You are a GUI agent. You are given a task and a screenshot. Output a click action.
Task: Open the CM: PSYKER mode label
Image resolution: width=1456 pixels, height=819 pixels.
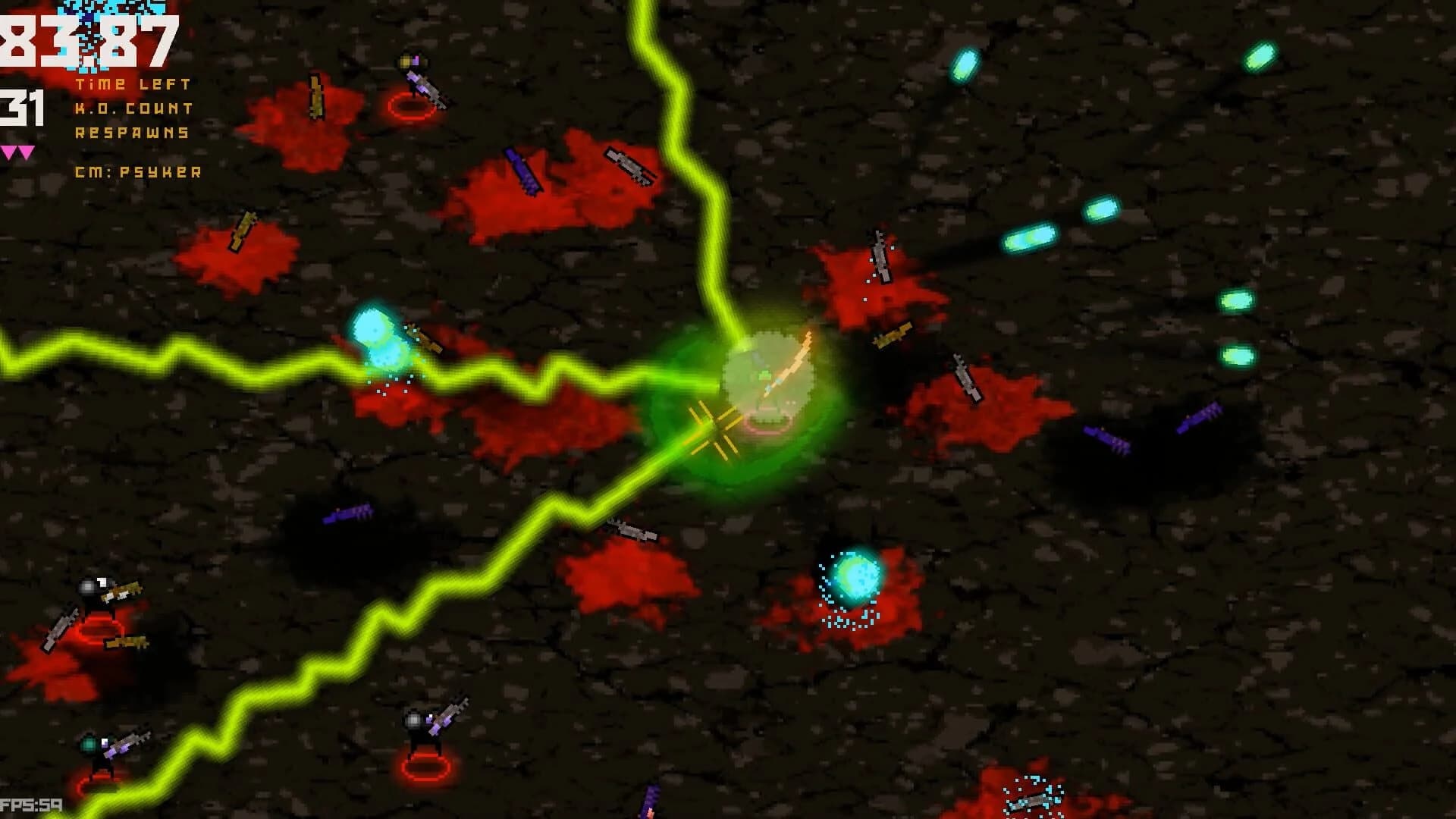coord(136,173)
